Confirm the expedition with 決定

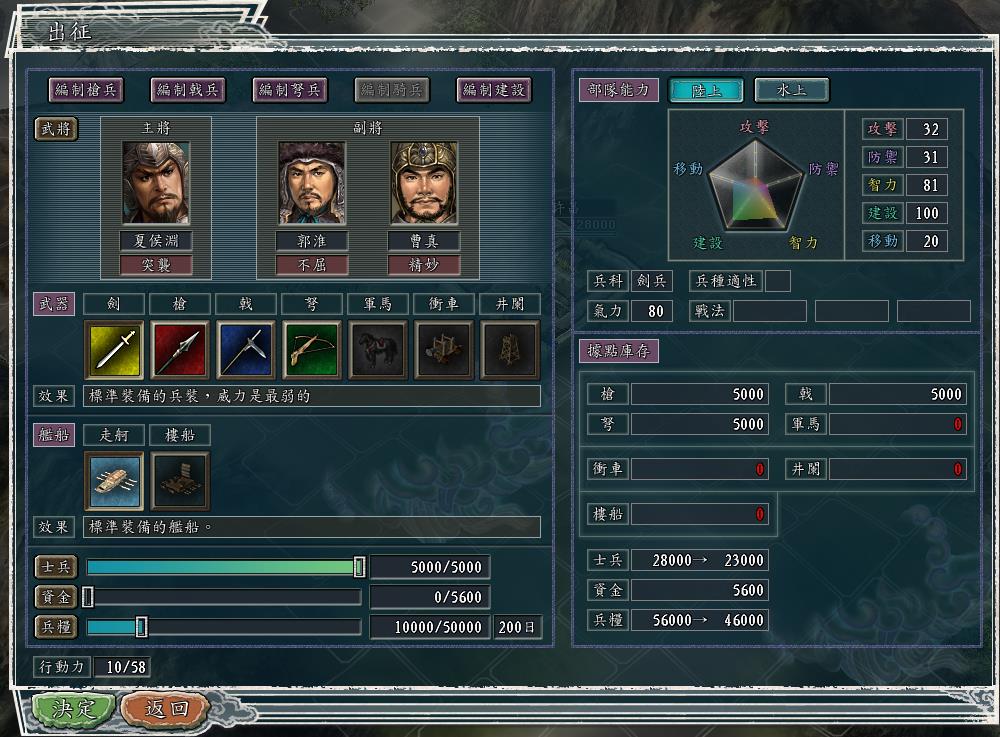pyautogui.click(x=73, y=709)
